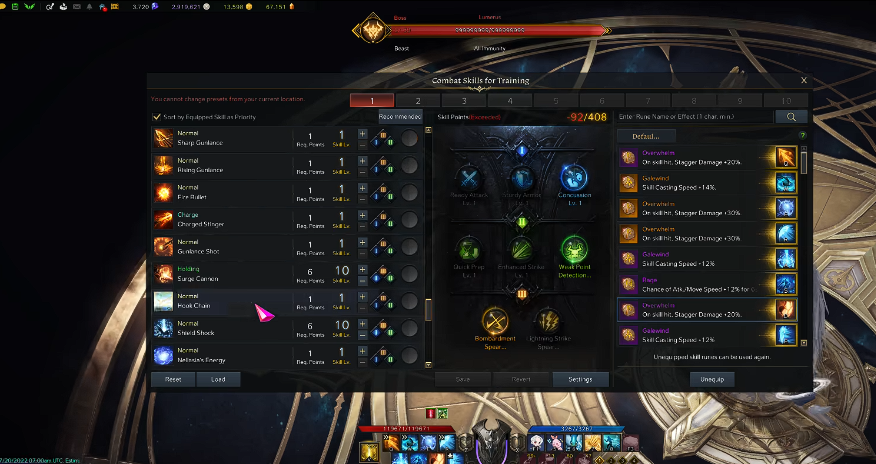Select the Shield Shock skill
Image resolution: width=876 pixels, height=464 pixels.
(222, 327)
